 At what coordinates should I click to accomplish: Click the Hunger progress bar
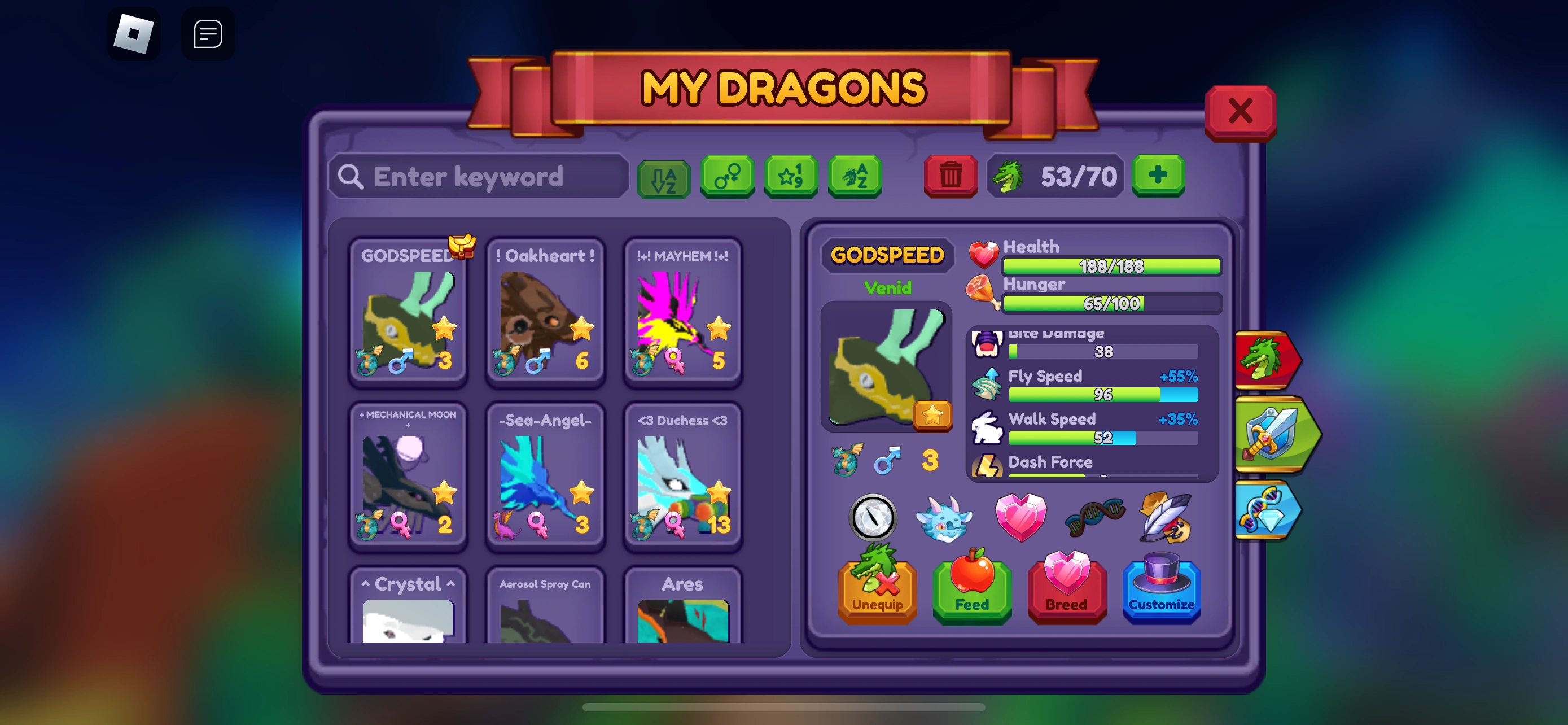[x=1111, y=303]
